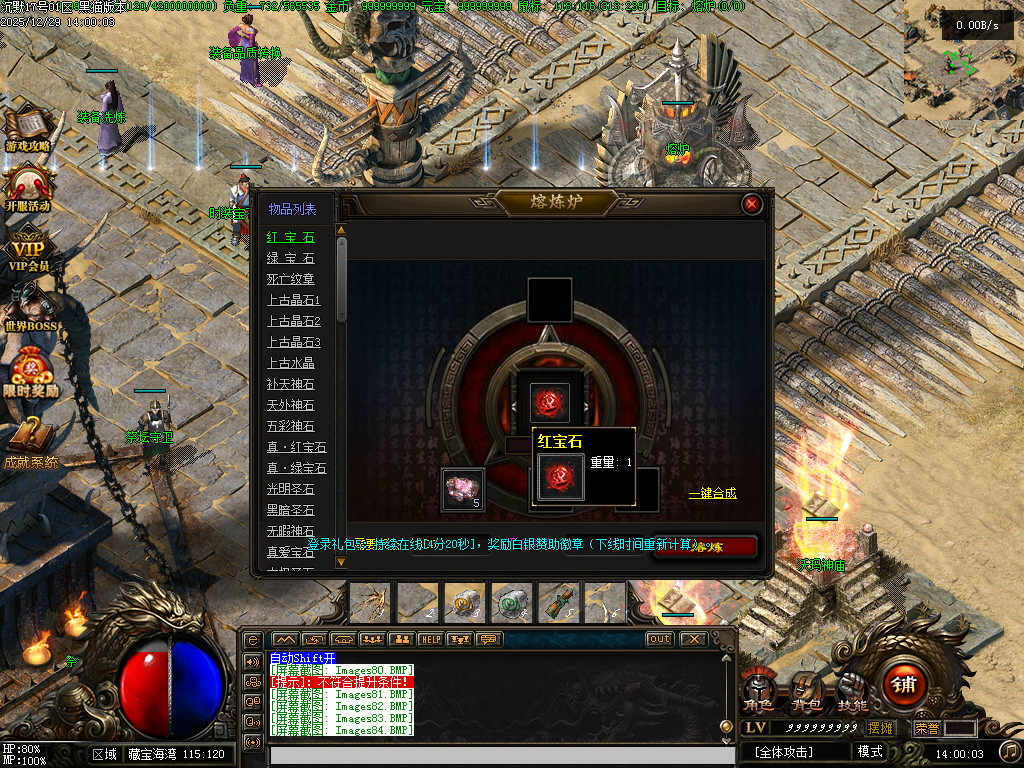Open the 背包 backpack

[x=806, y=690]
